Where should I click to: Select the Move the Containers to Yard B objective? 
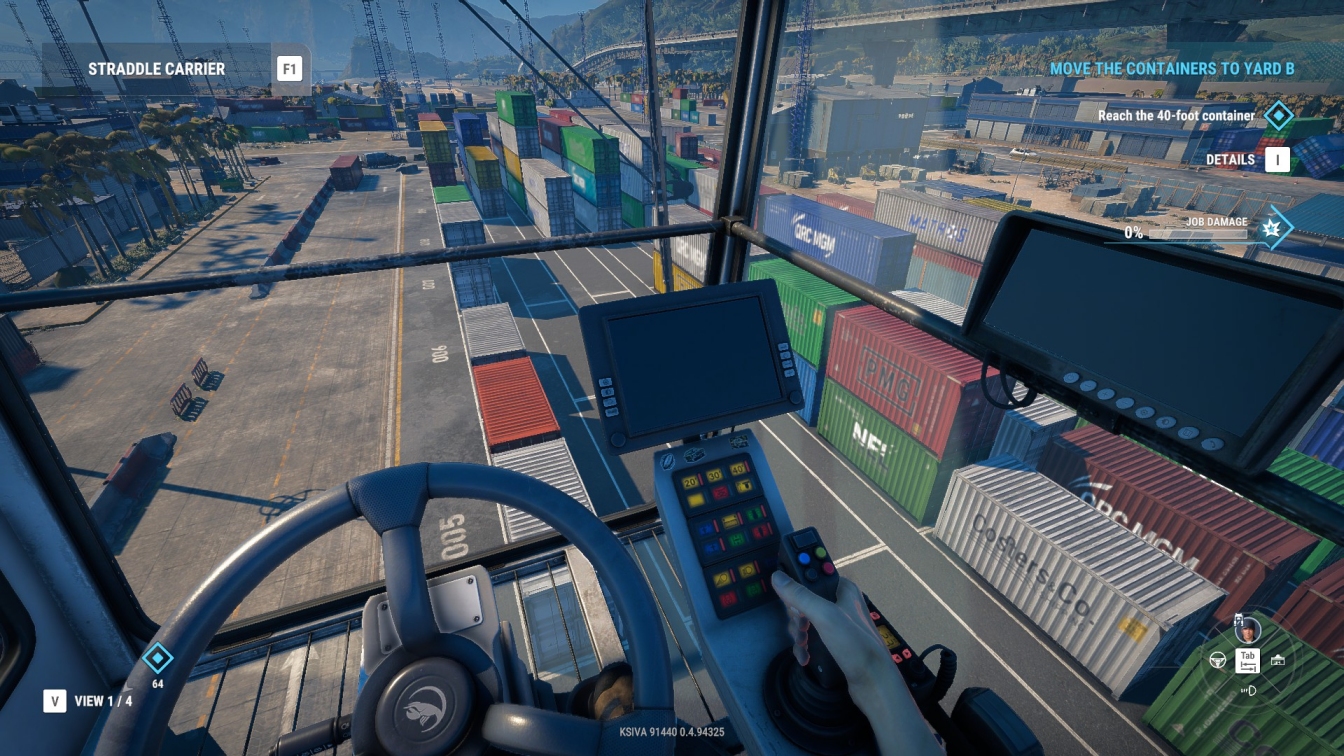click(x=1172, y=69)
